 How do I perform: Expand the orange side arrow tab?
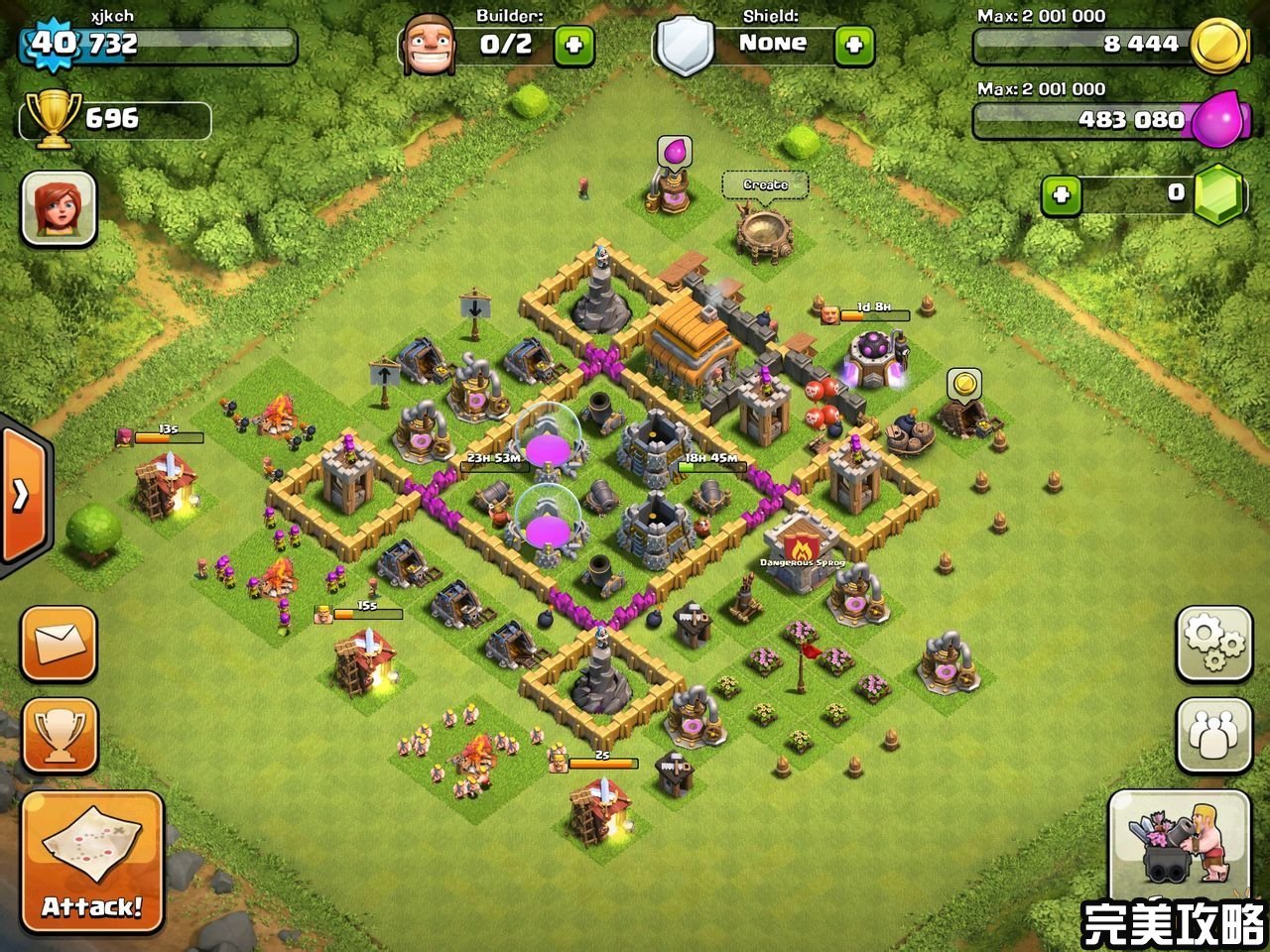22,495
